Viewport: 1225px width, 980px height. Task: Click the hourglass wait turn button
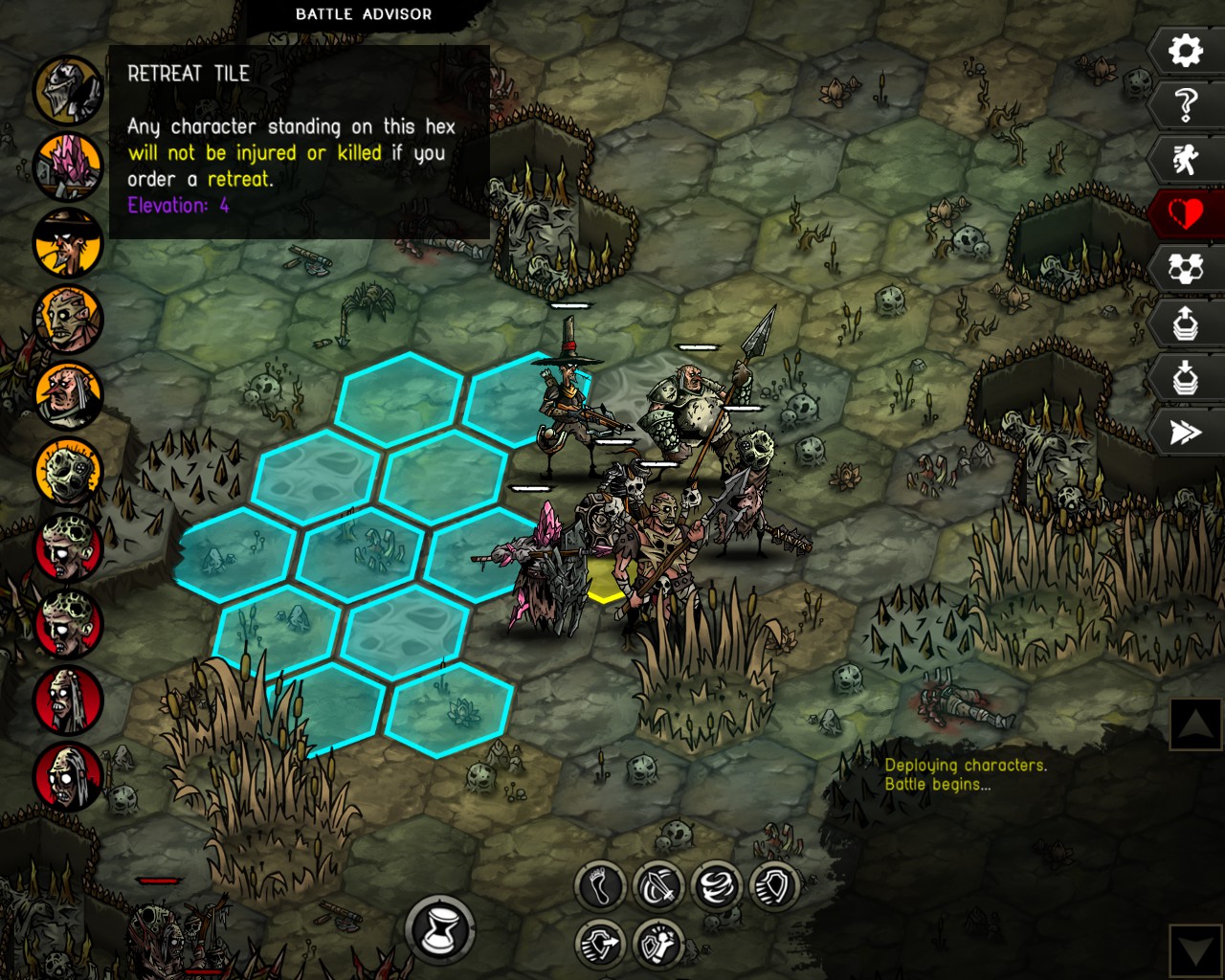pos(440,927)
